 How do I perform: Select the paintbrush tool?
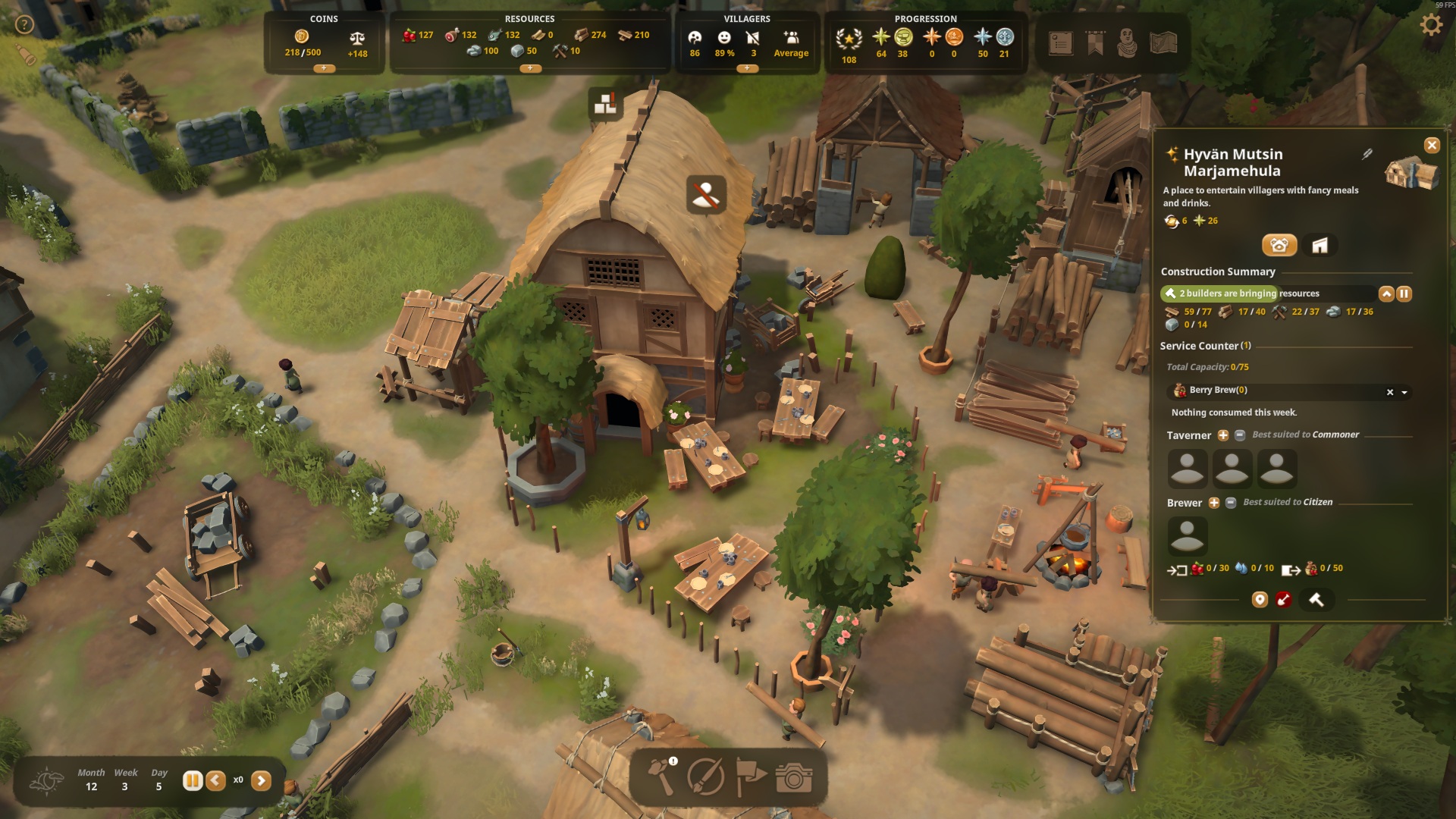[705, 777]
